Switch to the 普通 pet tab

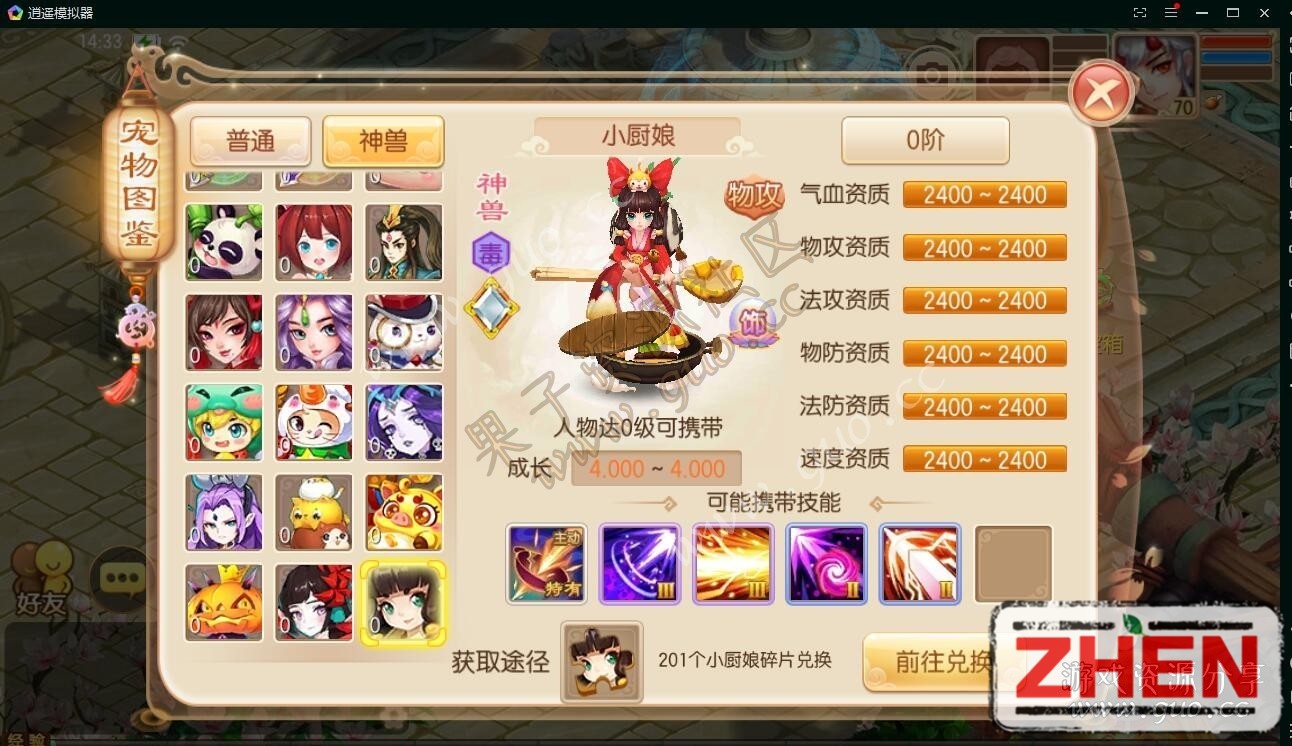click(x=250, y=141)
